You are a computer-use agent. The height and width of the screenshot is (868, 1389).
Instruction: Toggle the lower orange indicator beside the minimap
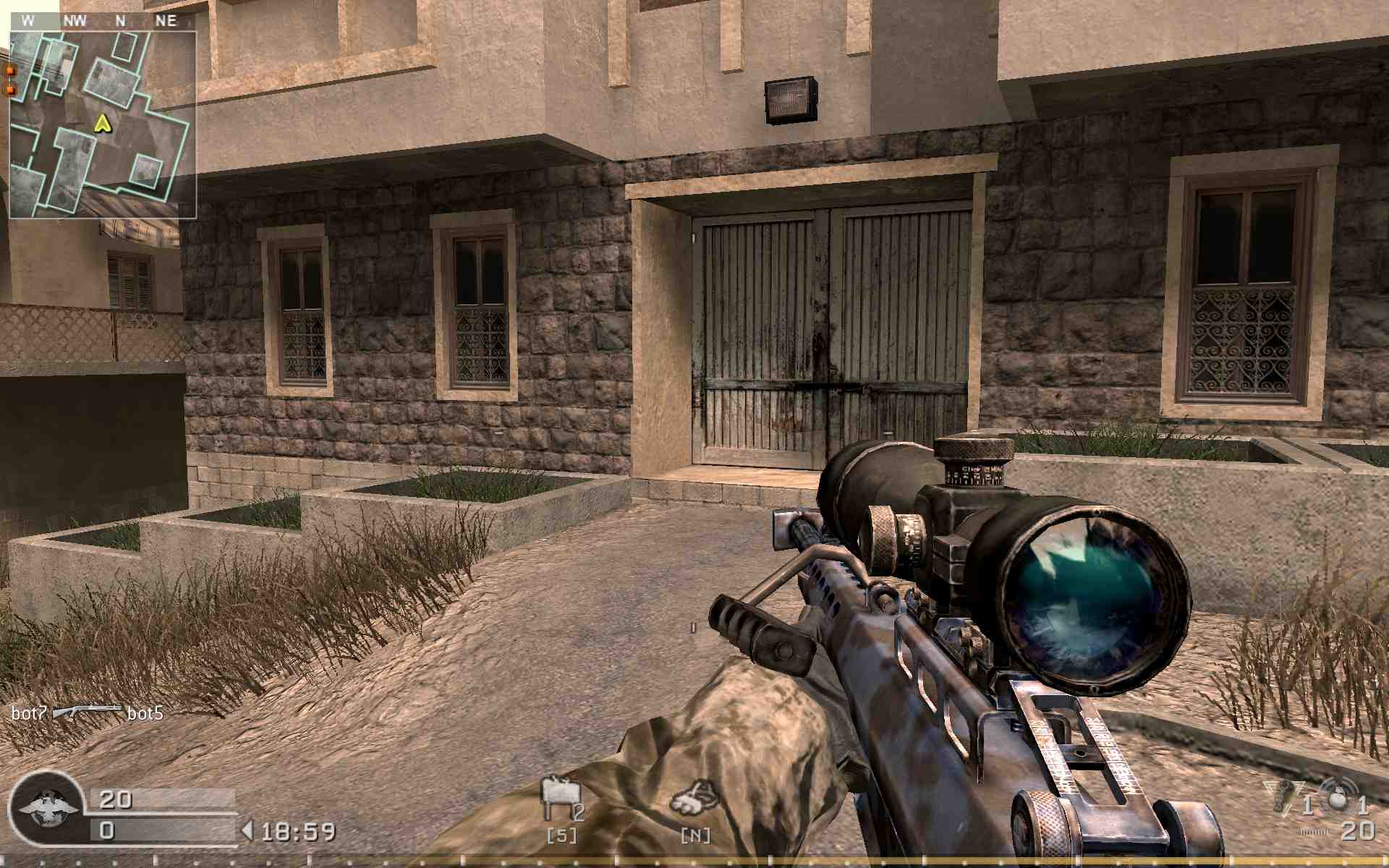coord(10,90)
